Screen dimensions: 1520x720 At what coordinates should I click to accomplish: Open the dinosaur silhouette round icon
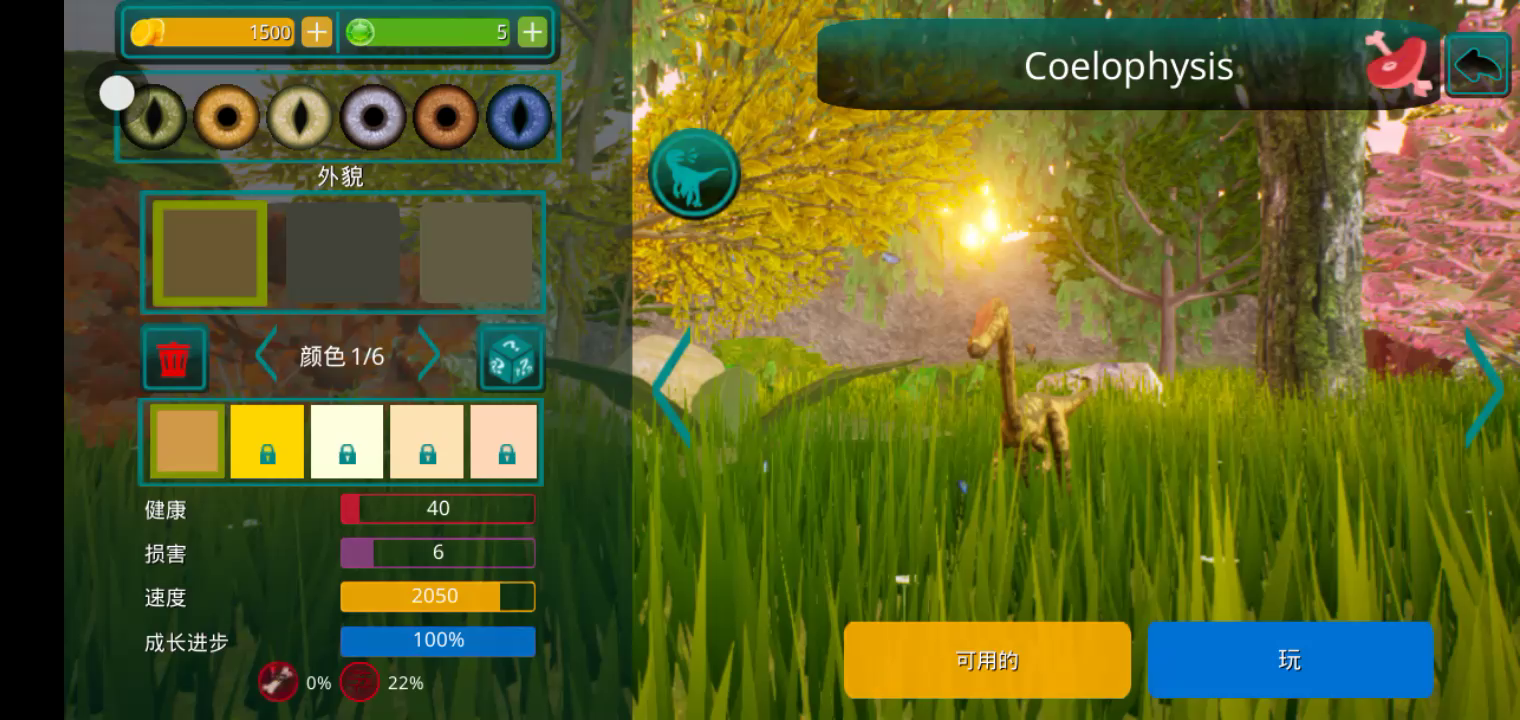[x=694, y=174]
